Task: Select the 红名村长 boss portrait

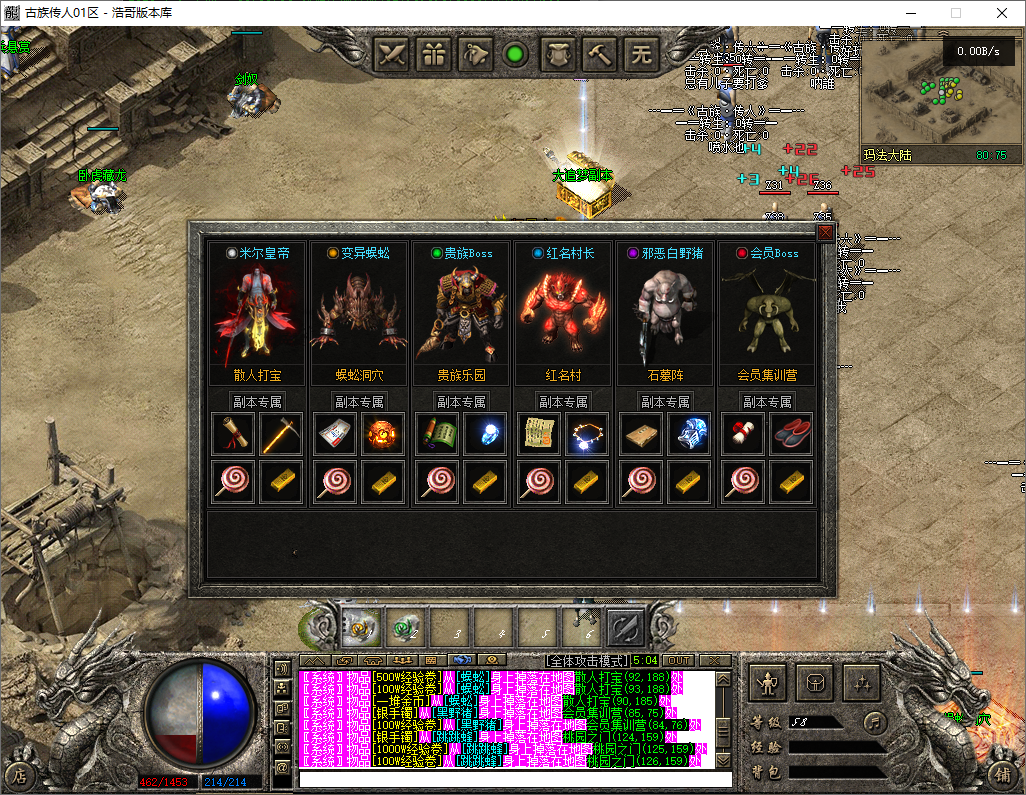Action: tap(564, 310)
